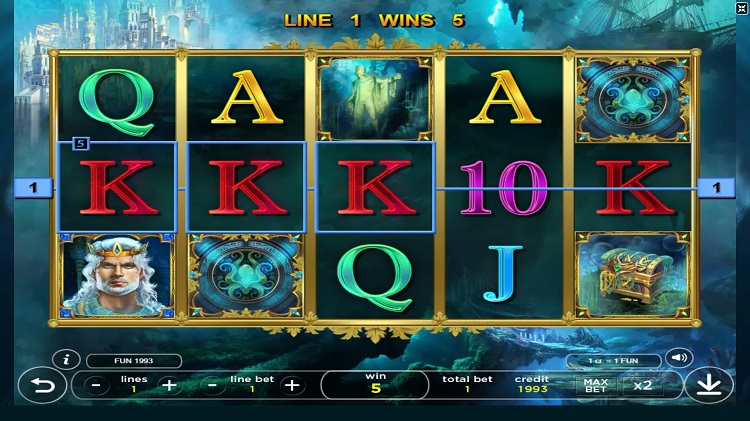This screenshot has height=421, width=750.
Task: Increase the number of lines
Action: coord(169,385)
